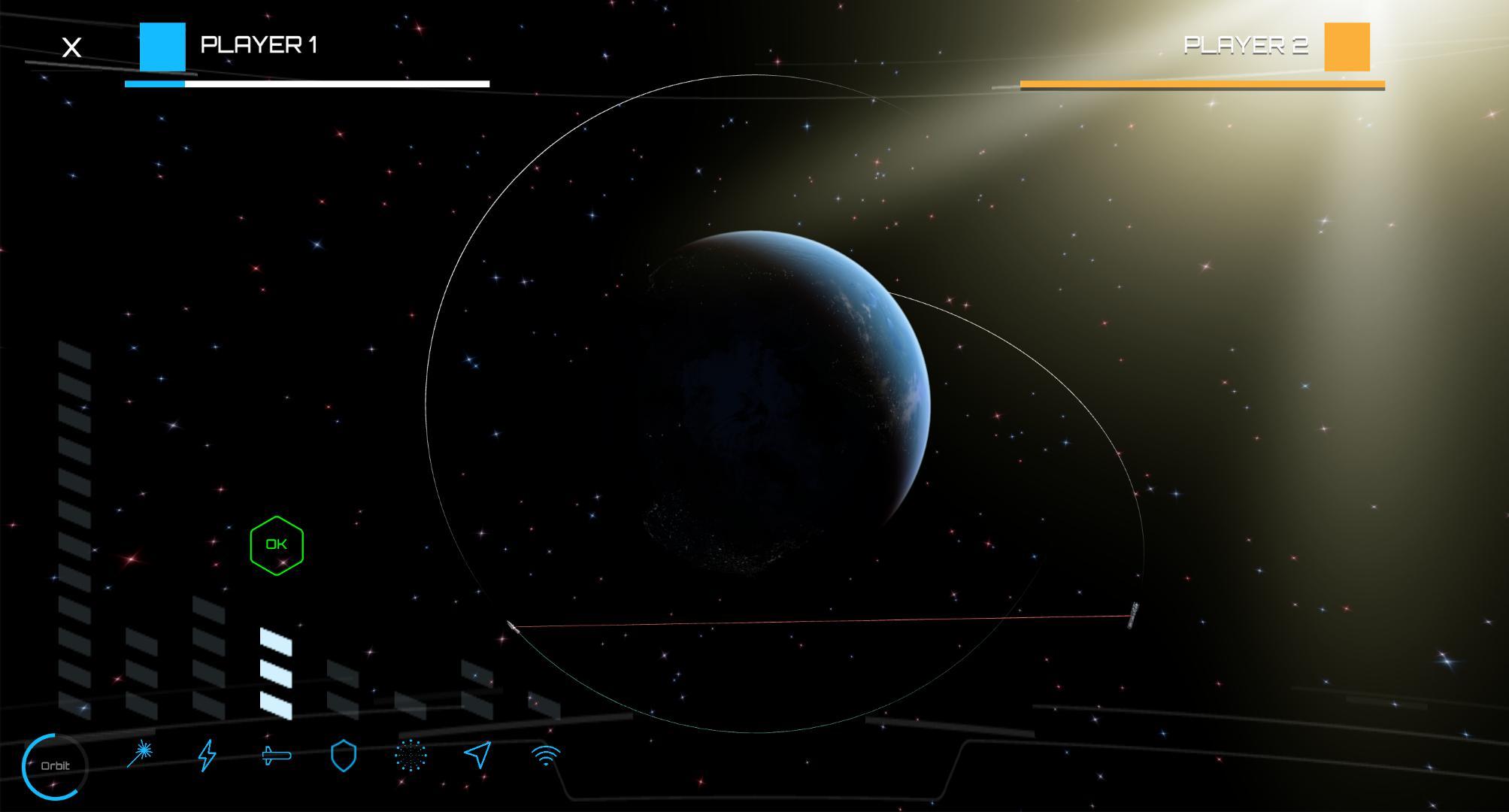This screenshot has width=1509, height=812.
Task: Select the Player 1 label
Action: click(261, 44)
